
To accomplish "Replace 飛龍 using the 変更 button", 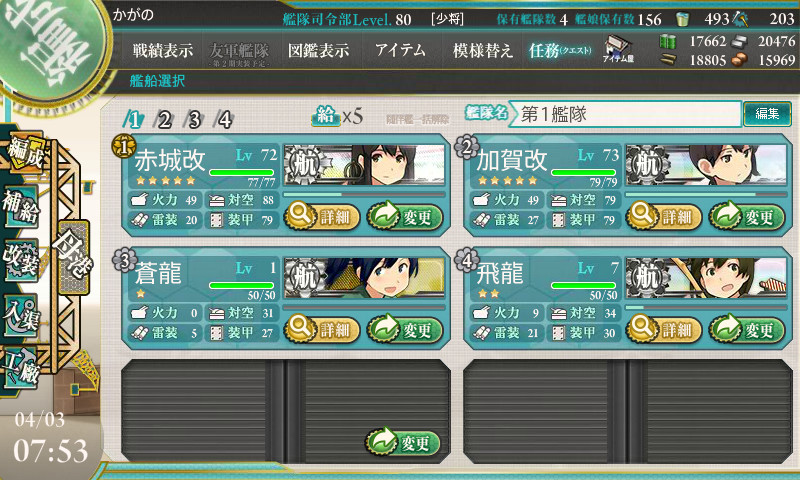I will pyautogui.click(x=747, y=329).
